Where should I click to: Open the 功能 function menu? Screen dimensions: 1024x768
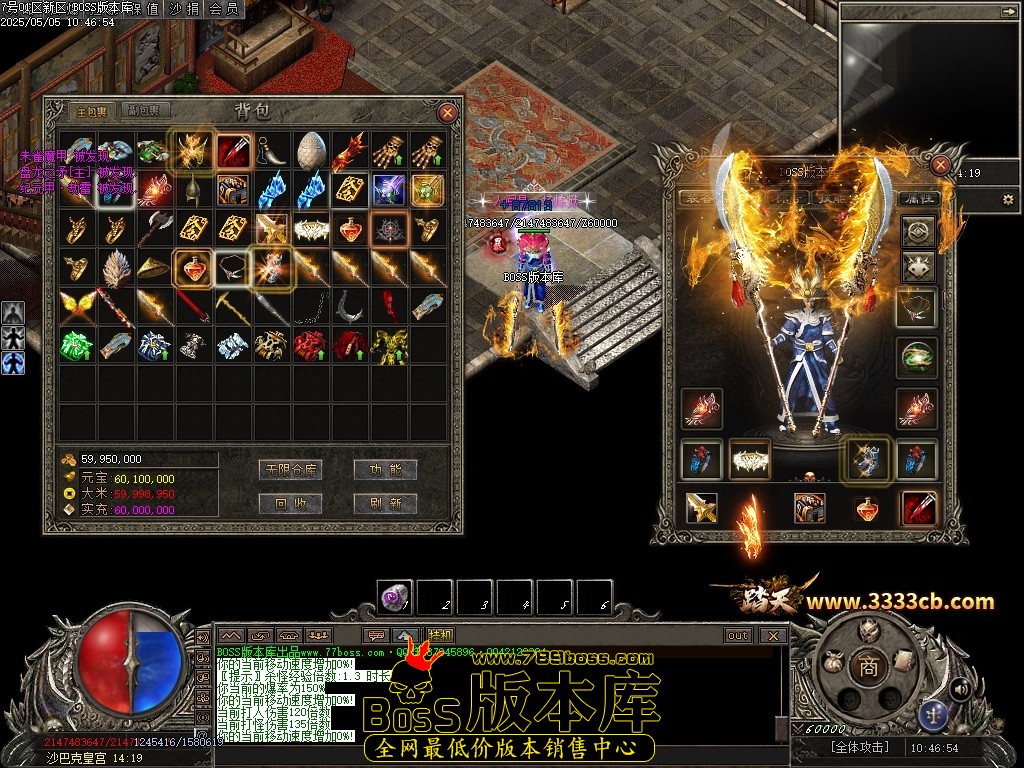coord(385,469)
